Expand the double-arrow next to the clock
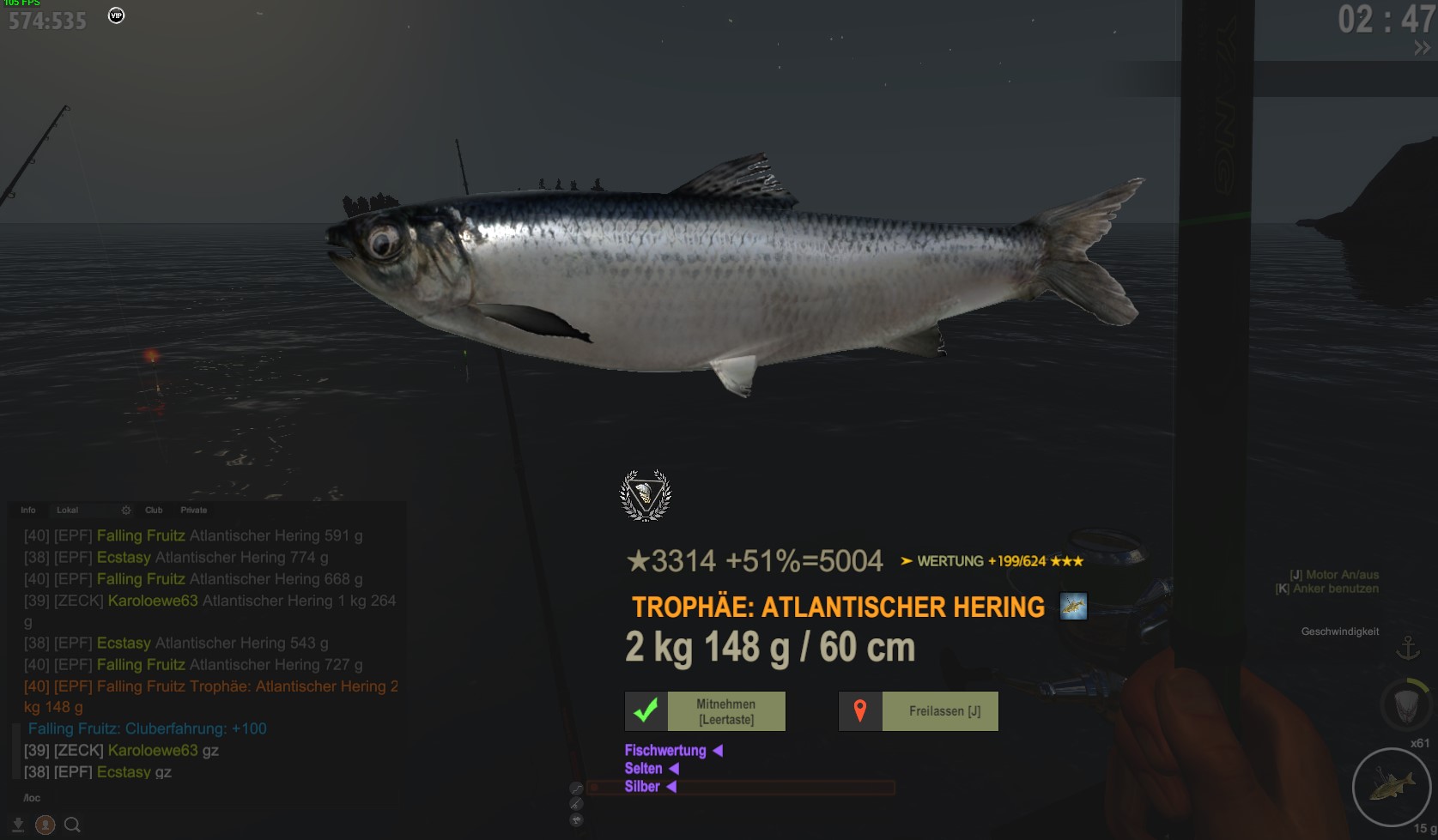 pyautogui.click(x=1422, y=49)
